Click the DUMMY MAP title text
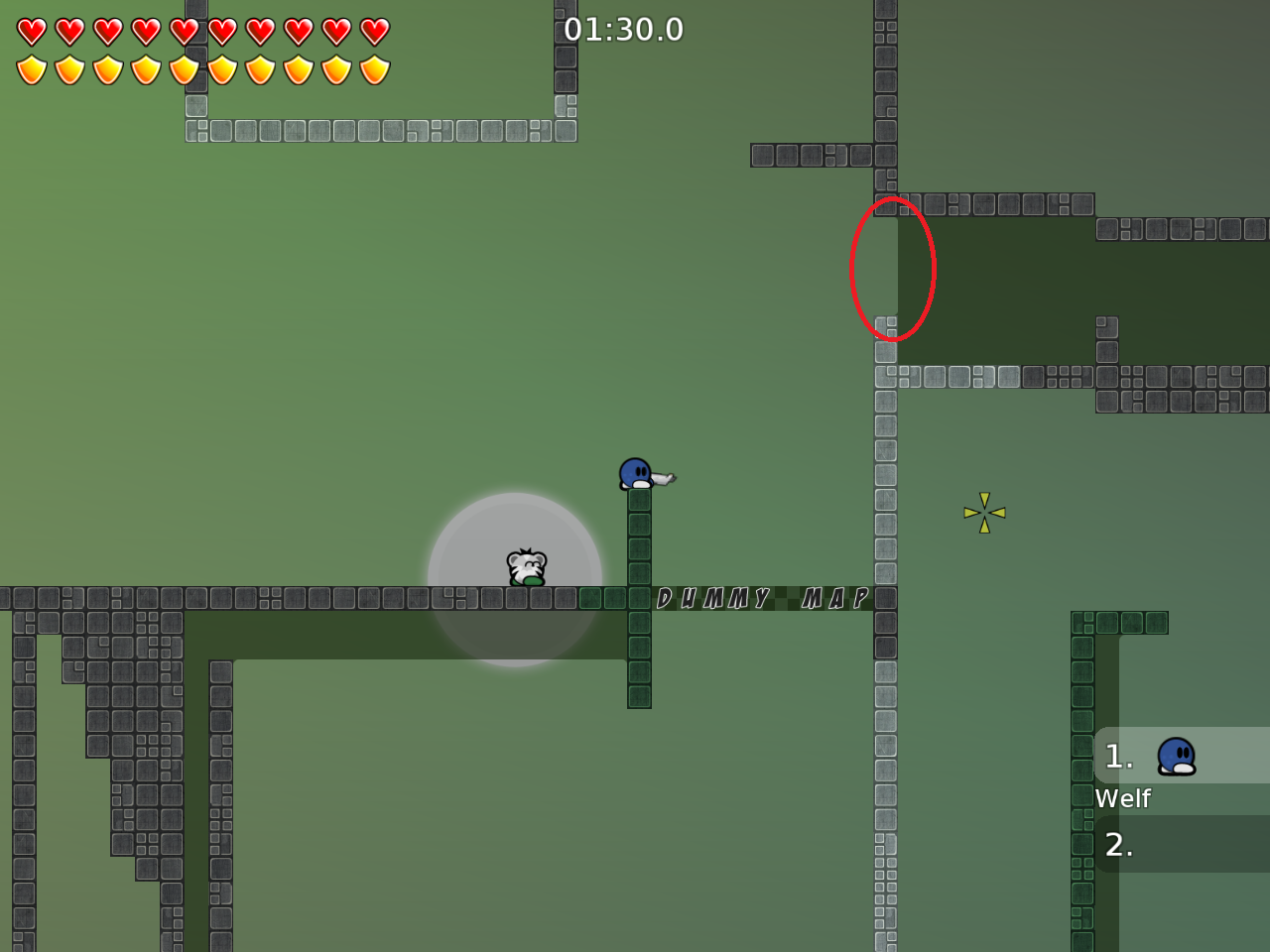This screenshot has height=952, width=1270. pos(762,597)
